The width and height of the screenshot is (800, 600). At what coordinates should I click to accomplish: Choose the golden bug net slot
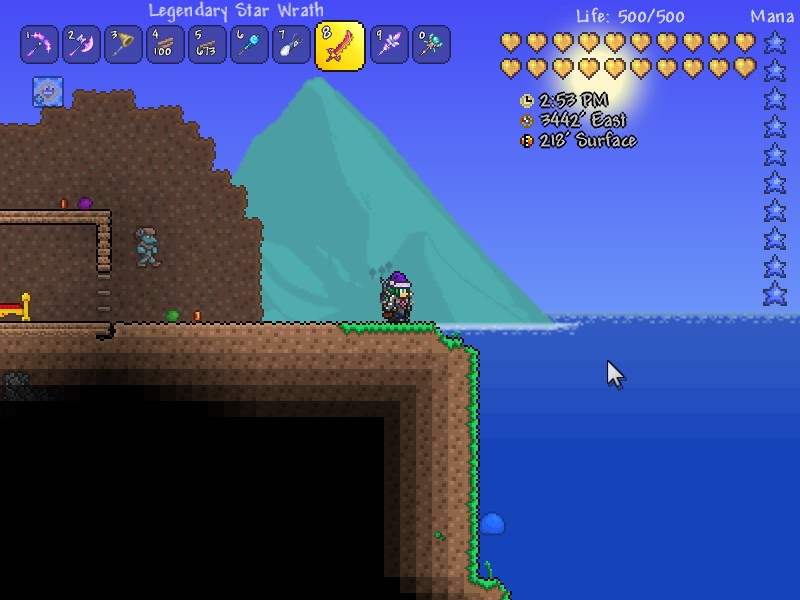coord(123,45)
